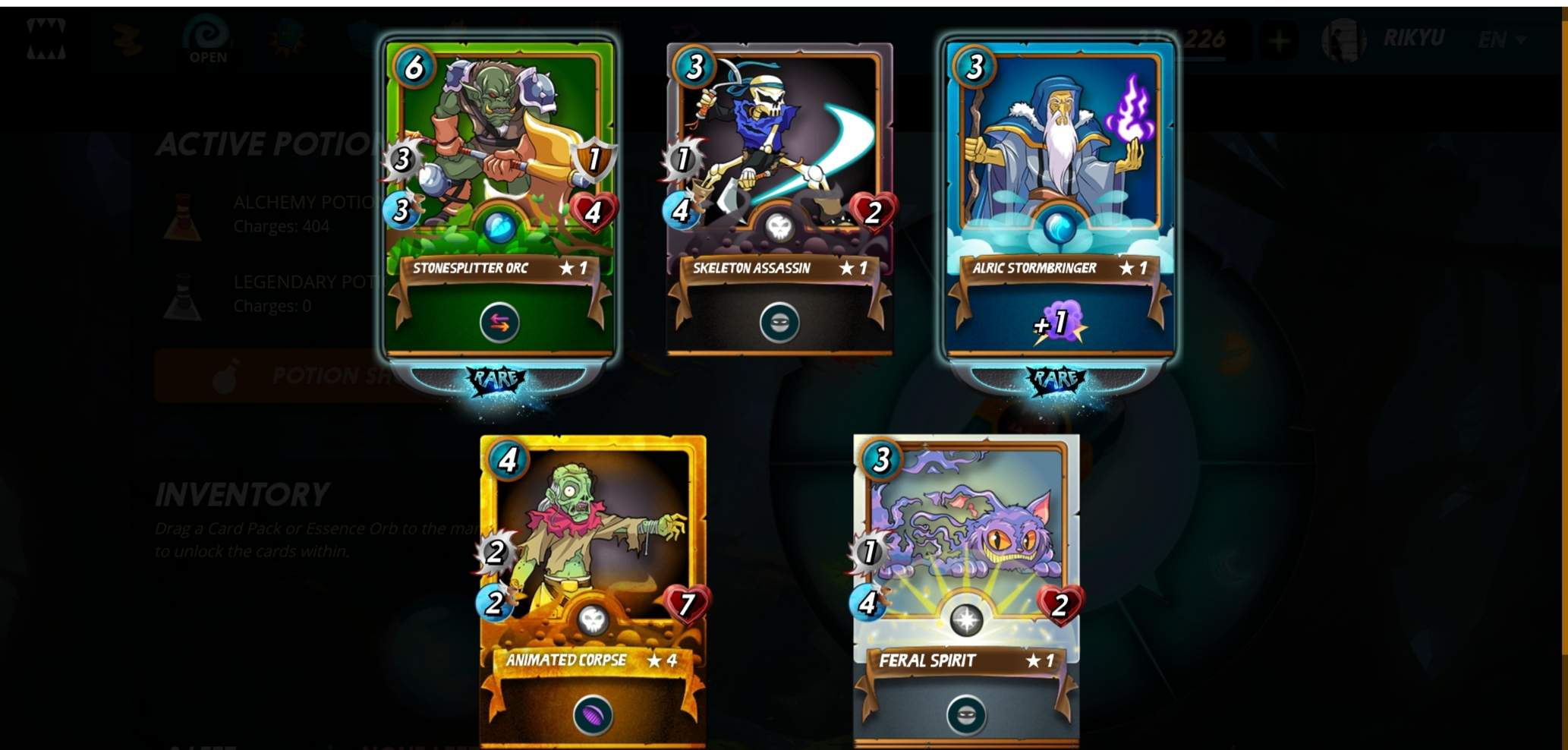This screenshot has height=750, width=1568.
Task: Inspect Stonesplitter Orc's retaliate ability icon
Action: (x=499, y=323)
